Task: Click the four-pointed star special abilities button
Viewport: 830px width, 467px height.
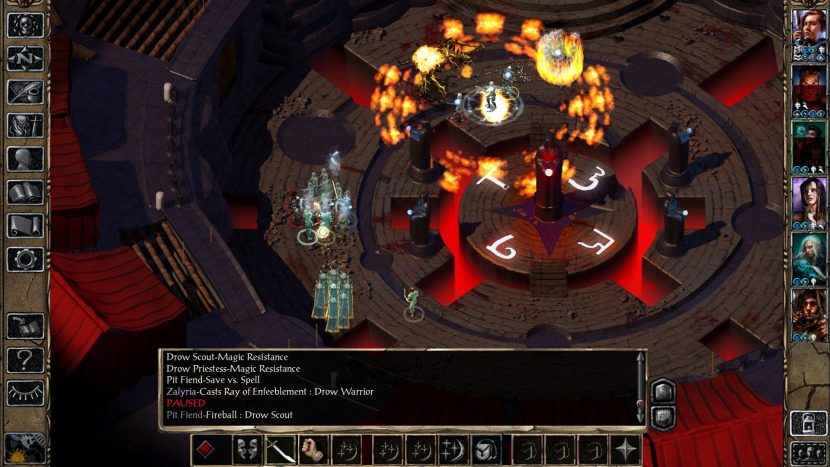Action: [x=627, y=449]
